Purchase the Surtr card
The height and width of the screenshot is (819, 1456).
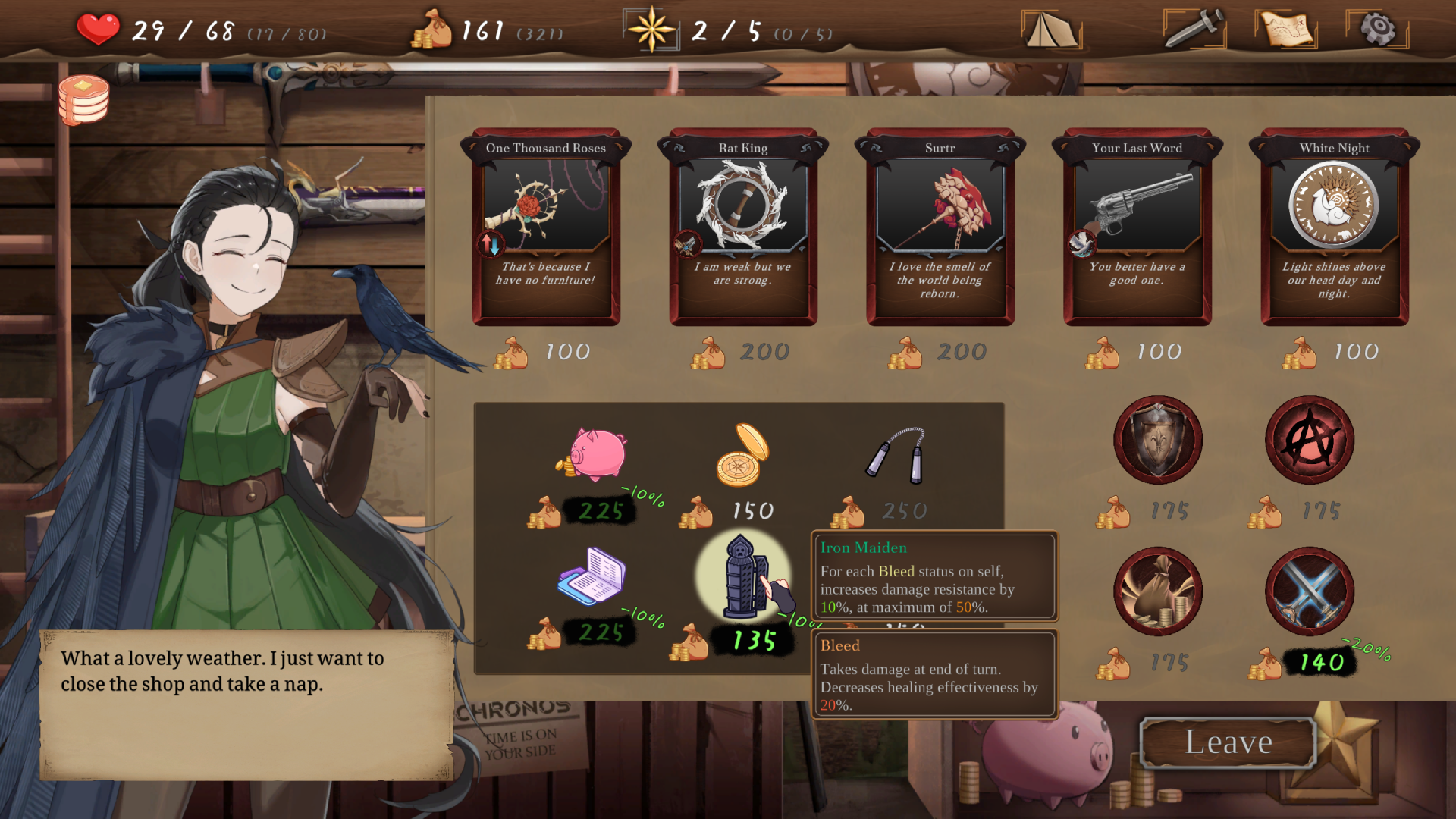(x=940, y=227)
